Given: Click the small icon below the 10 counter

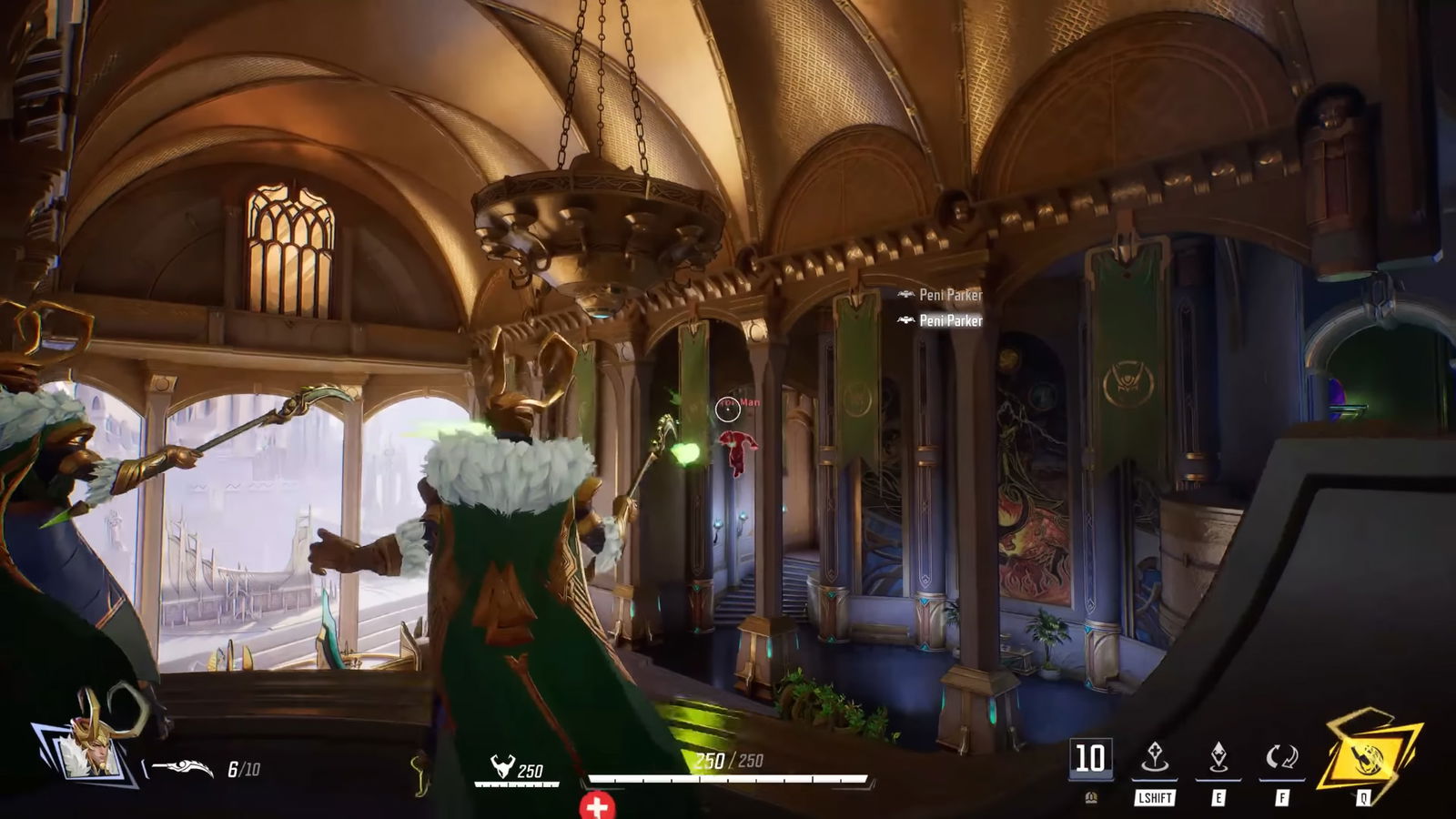Looking at the screenshot, I should click(x=1092, y=798).
